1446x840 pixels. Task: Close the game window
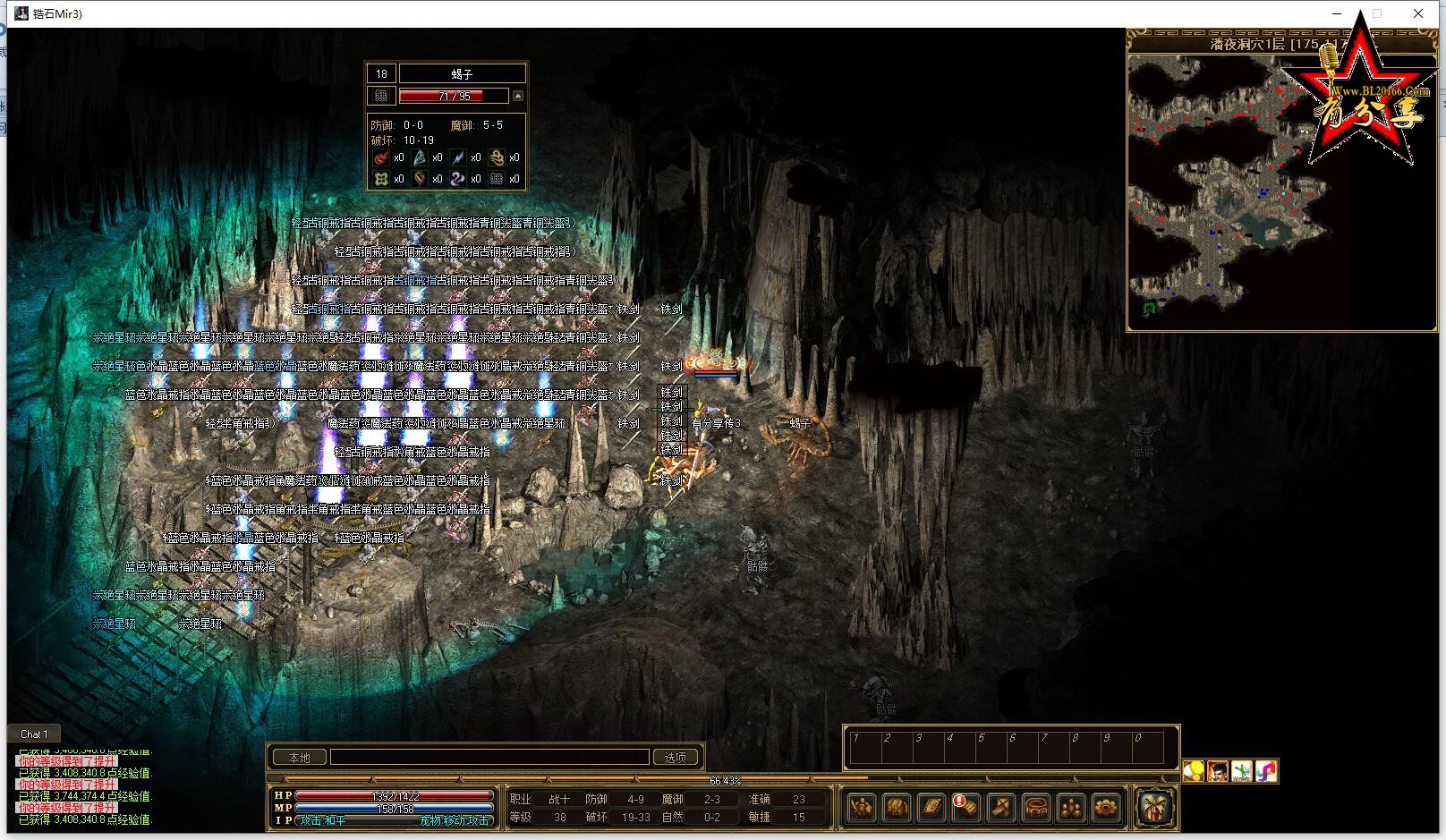tap(1418, 13)
